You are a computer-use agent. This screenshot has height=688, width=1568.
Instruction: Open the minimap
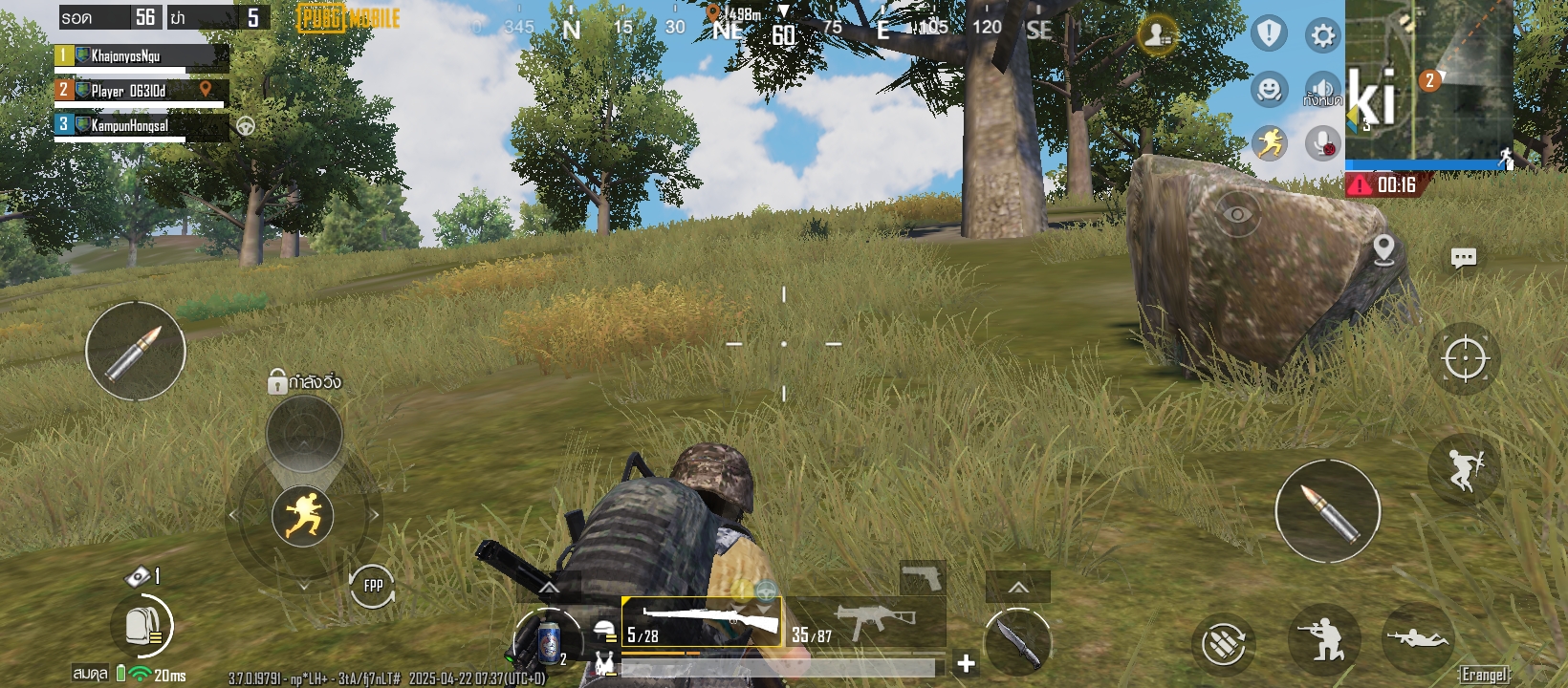(x=1428, y=81)
